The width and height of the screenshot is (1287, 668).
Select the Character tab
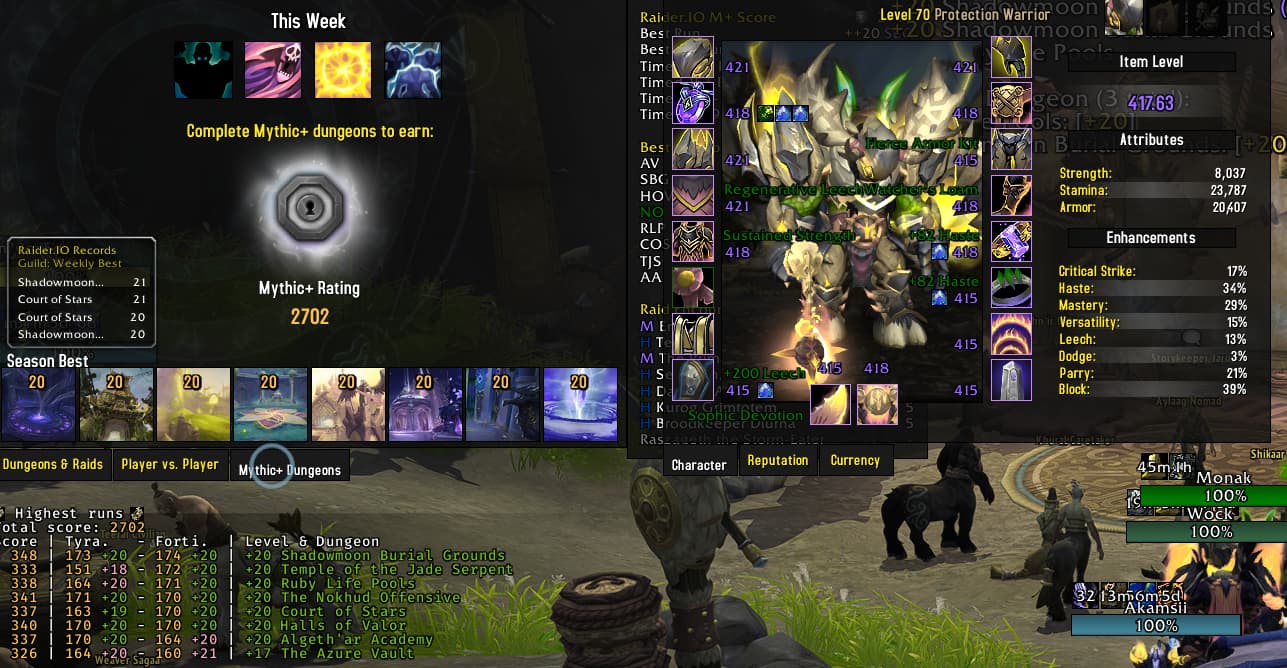(x=699, y=465)
